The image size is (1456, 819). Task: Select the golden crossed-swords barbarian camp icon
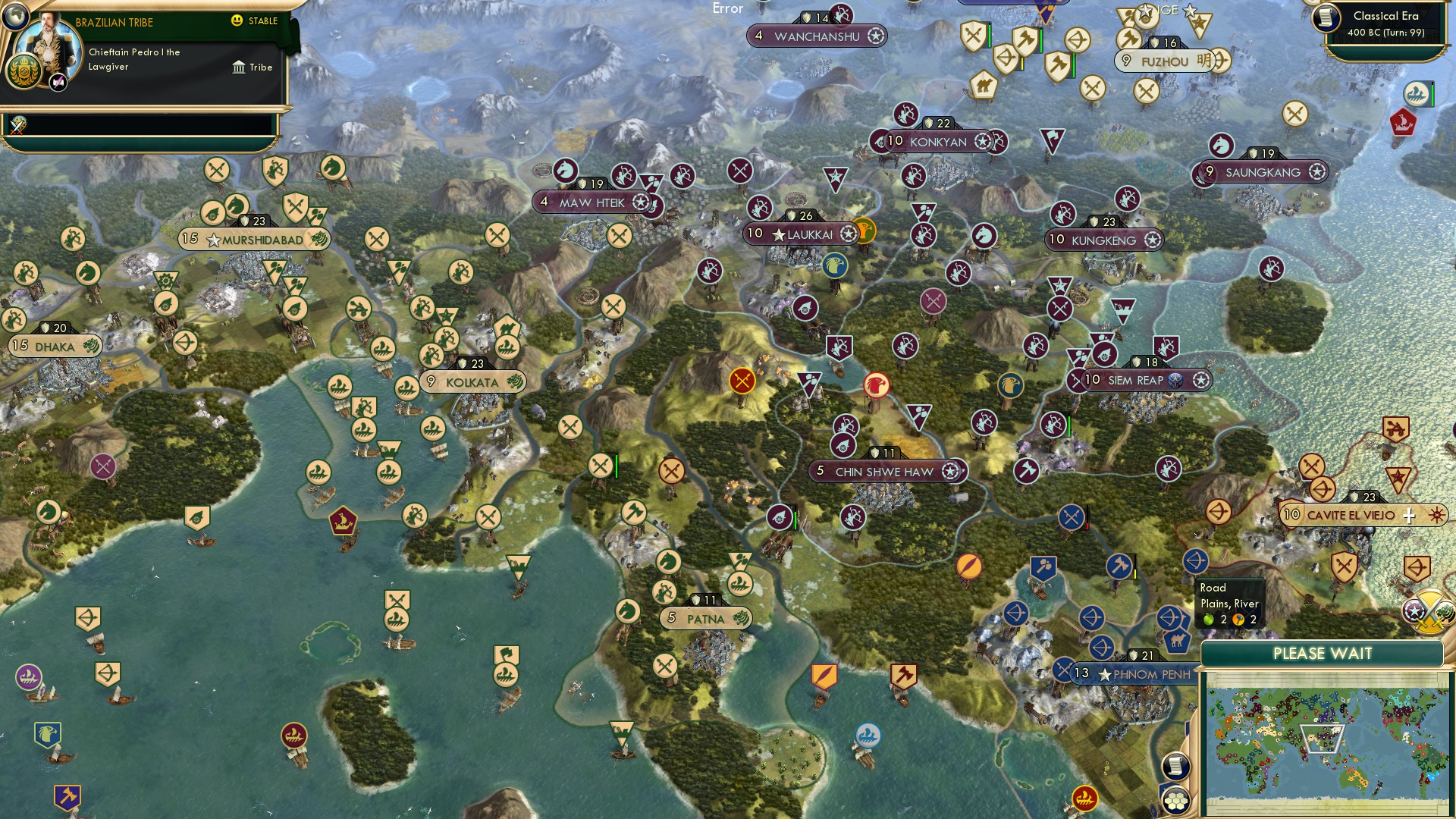(742, 381)
